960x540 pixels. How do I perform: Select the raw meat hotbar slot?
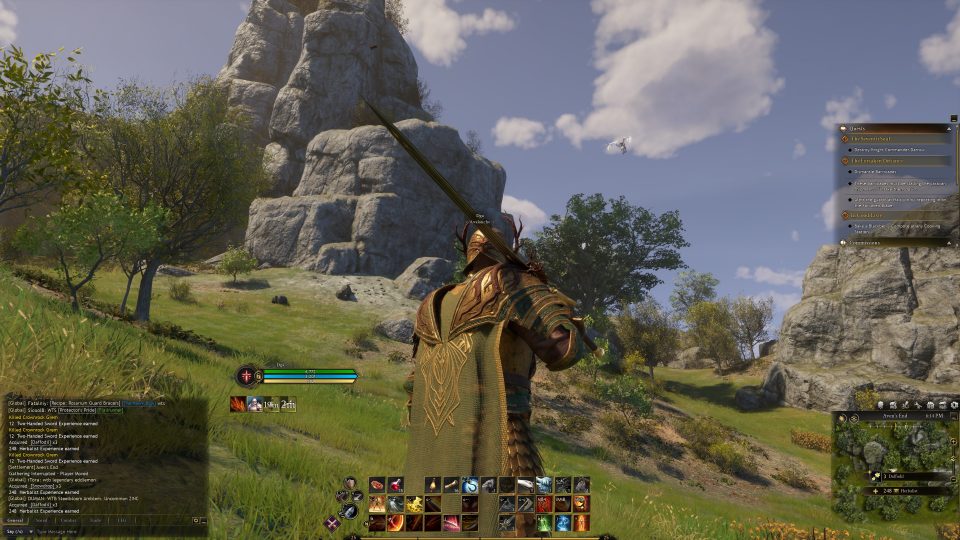pos(378,485)
